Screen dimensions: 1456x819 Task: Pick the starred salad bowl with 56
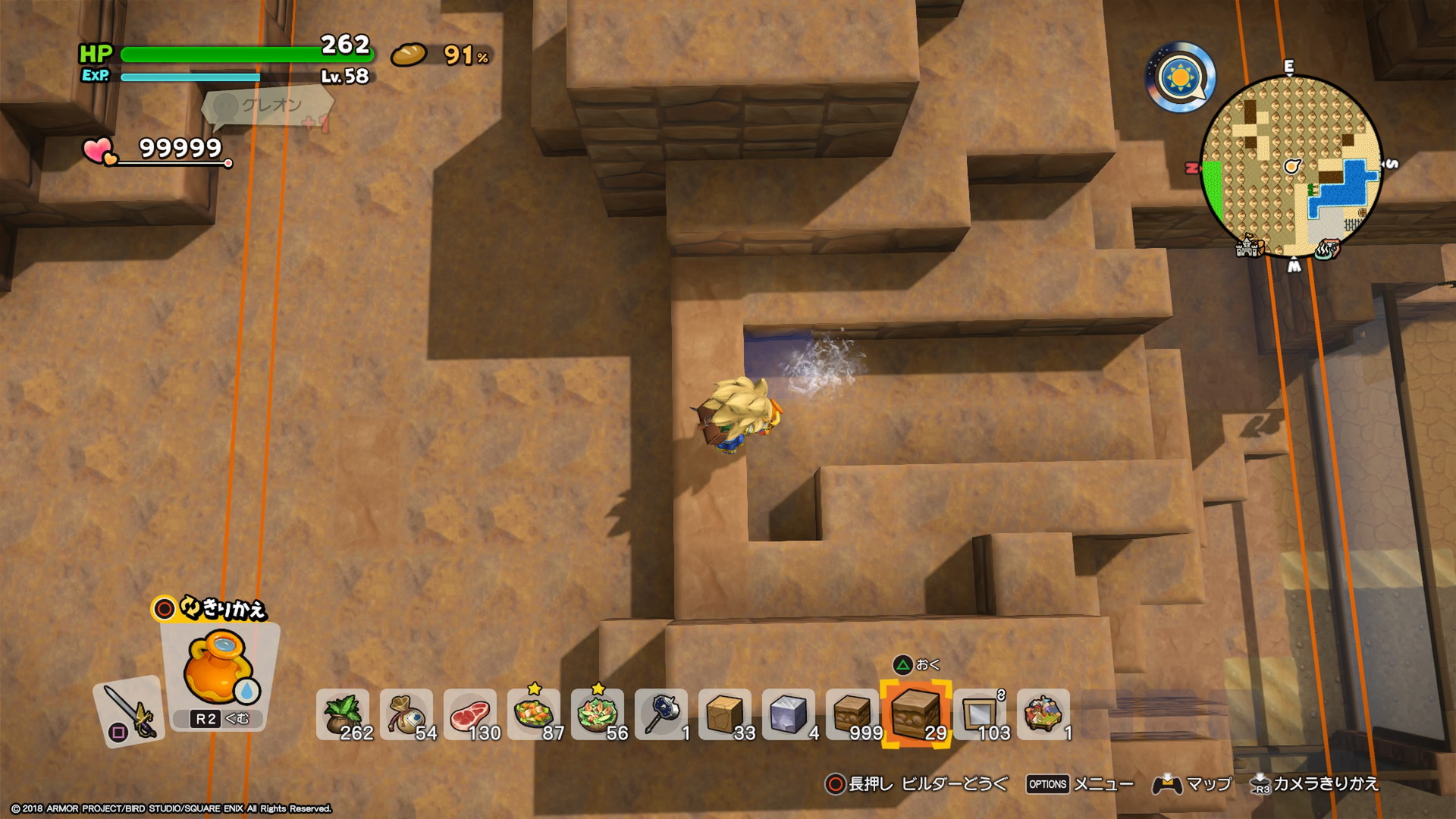pyautogui.click(x=598, y=714)
